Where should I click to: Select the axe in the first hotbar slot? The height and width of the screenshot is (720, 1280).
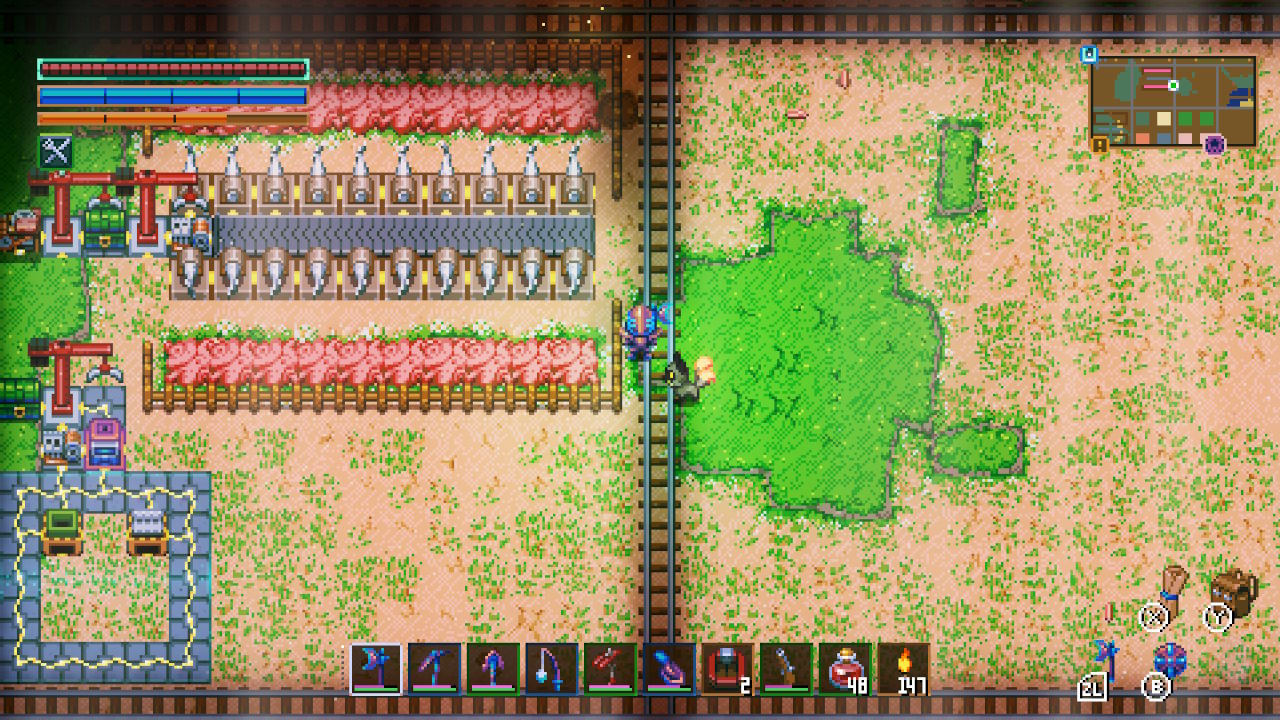pos(376,669)
